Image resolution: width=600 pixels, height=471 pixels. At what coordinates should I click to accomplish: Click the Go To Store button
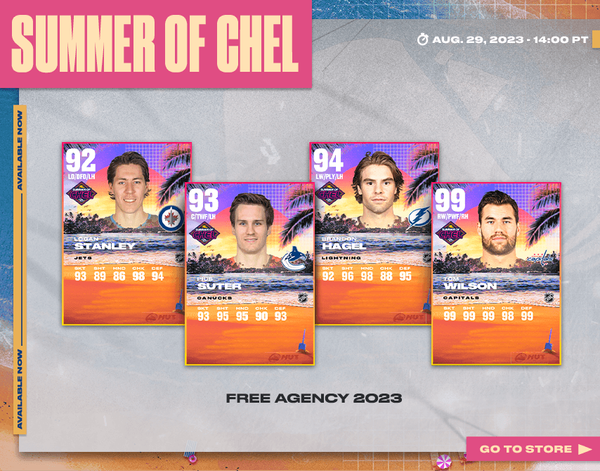click(x=533, y=450)
